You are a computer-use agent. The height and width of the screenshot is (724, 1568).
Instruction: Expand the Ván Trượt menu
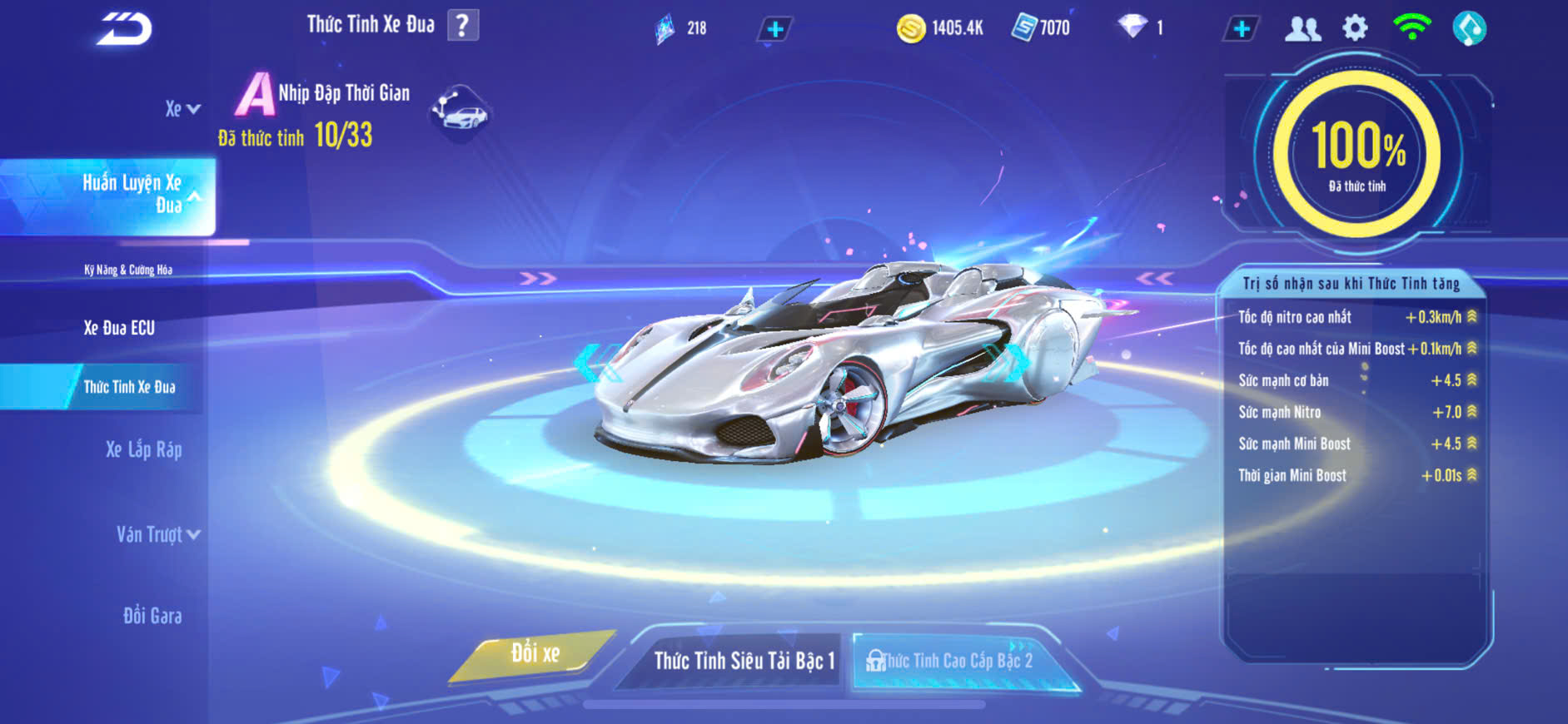[x=157, y=534]
